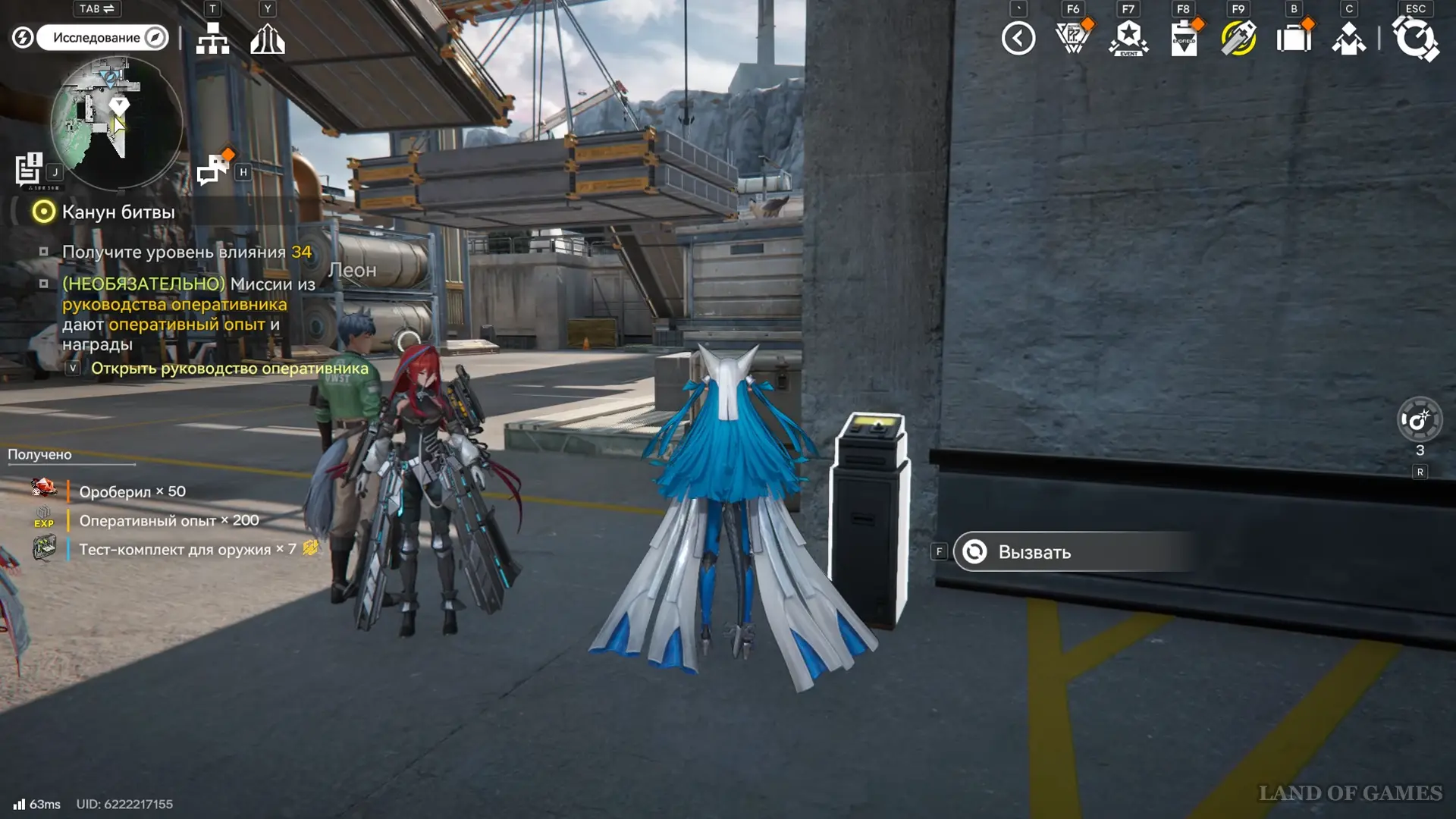The width and height of the screenshot is (1456, 819).
Task: Open the yellow-ringed weapon icon
Action: tap(1238, 38)
